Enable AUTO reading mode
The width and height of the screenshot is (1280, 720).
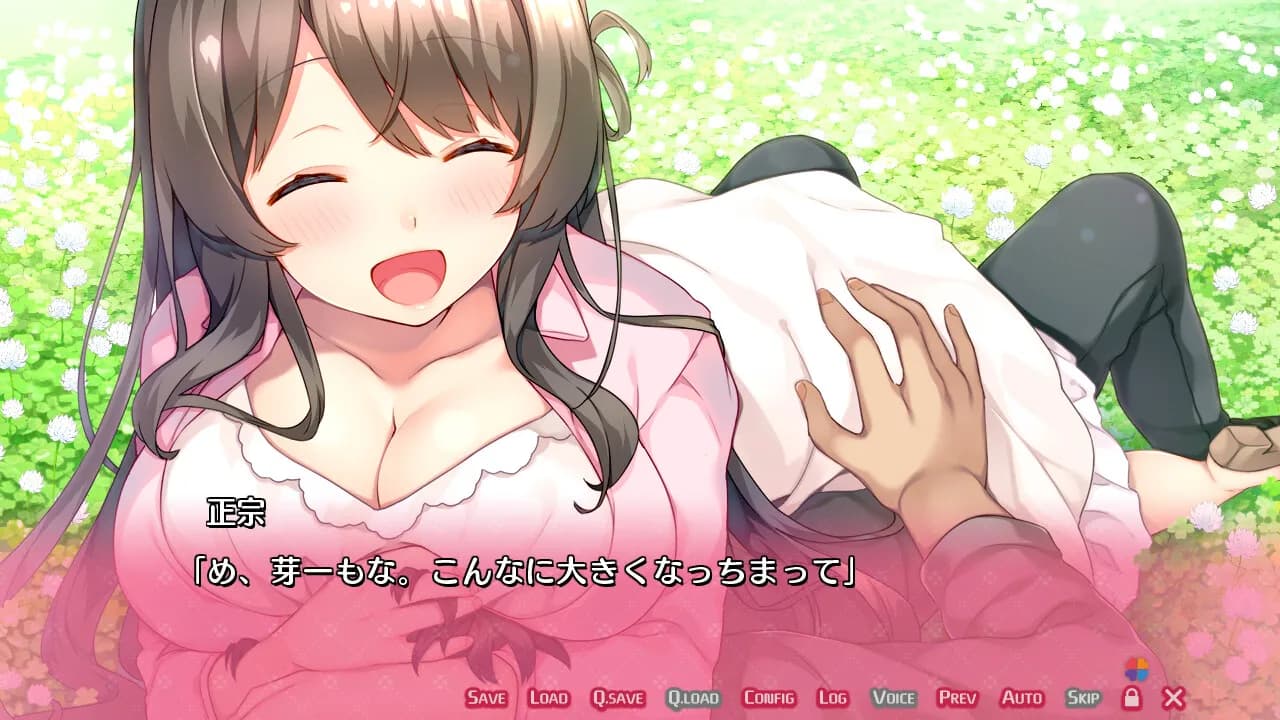click(1020, 699)
